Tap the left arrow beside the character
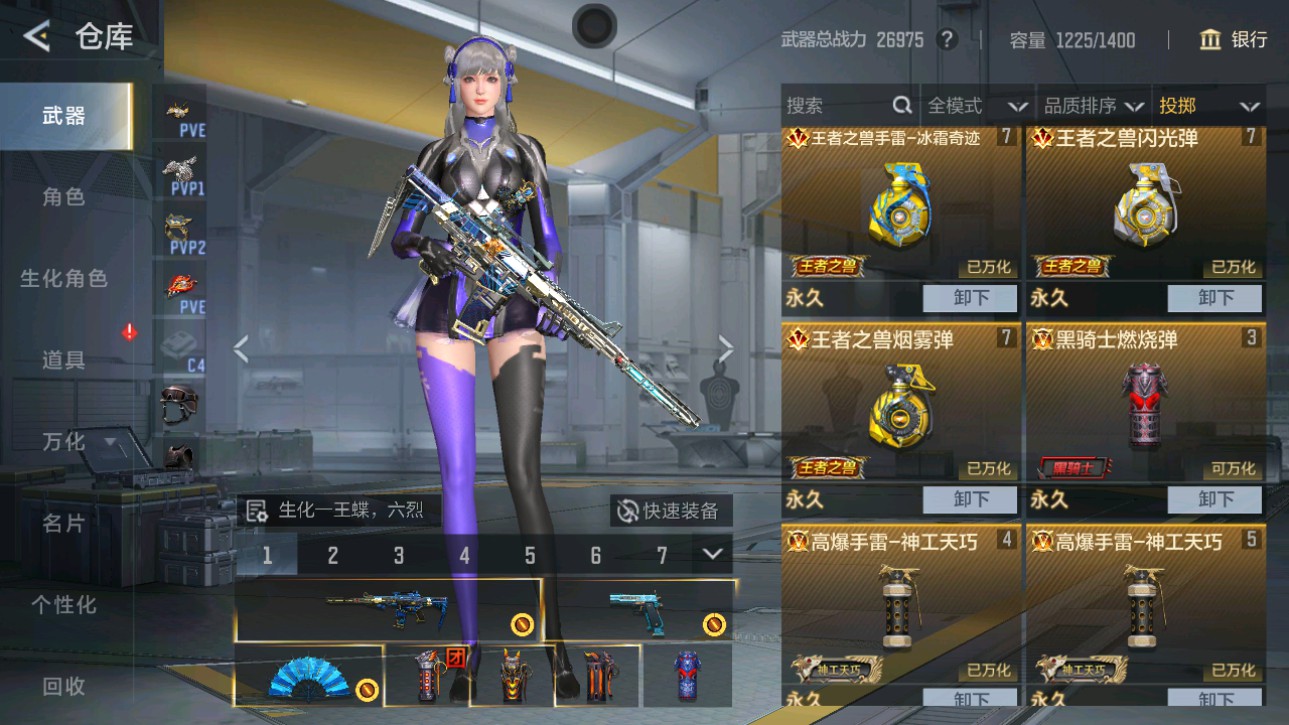The height and width of the screenshot is (725, 1289). 240,349
